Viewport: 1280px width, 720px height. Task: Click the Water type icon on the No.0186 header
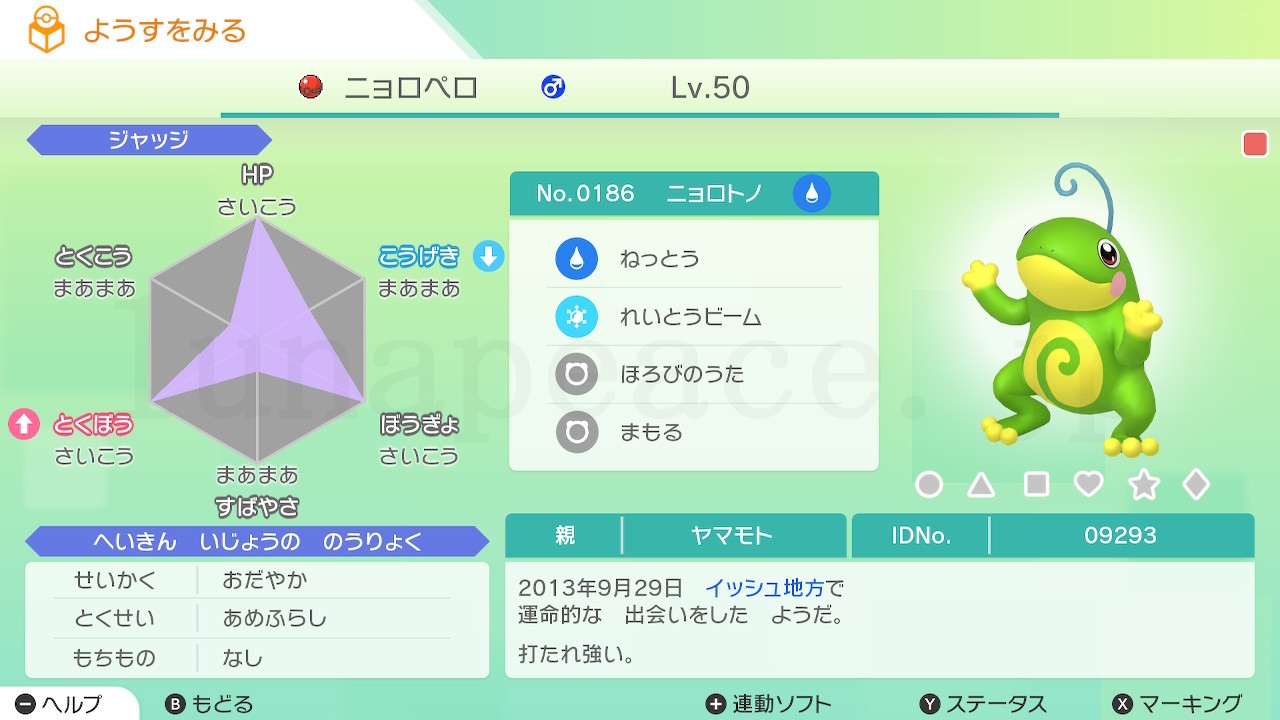(812, 193)
